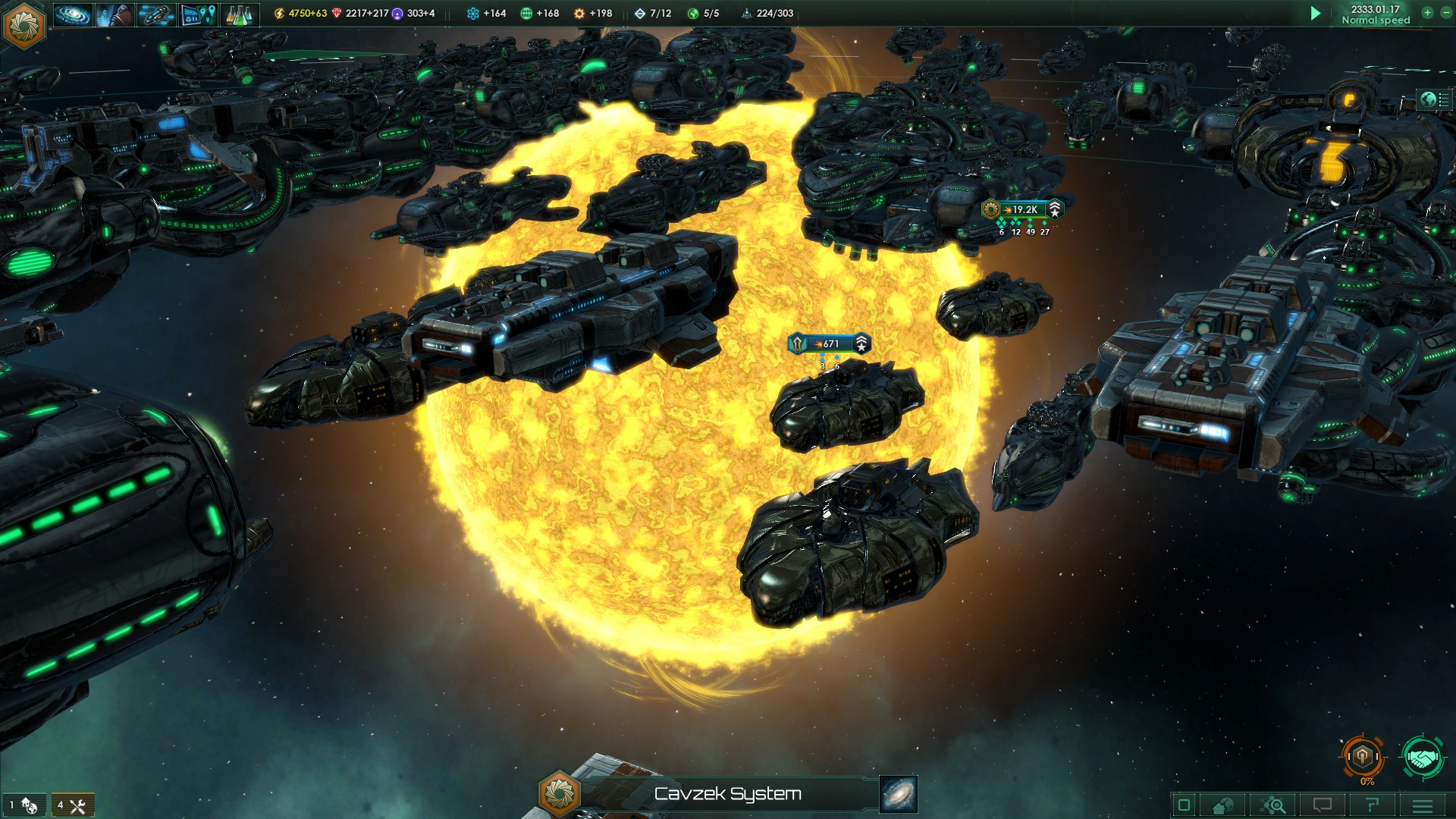Open the Cavzek System empire emblem
1456x819 pixels.
[x=559, y=793]
